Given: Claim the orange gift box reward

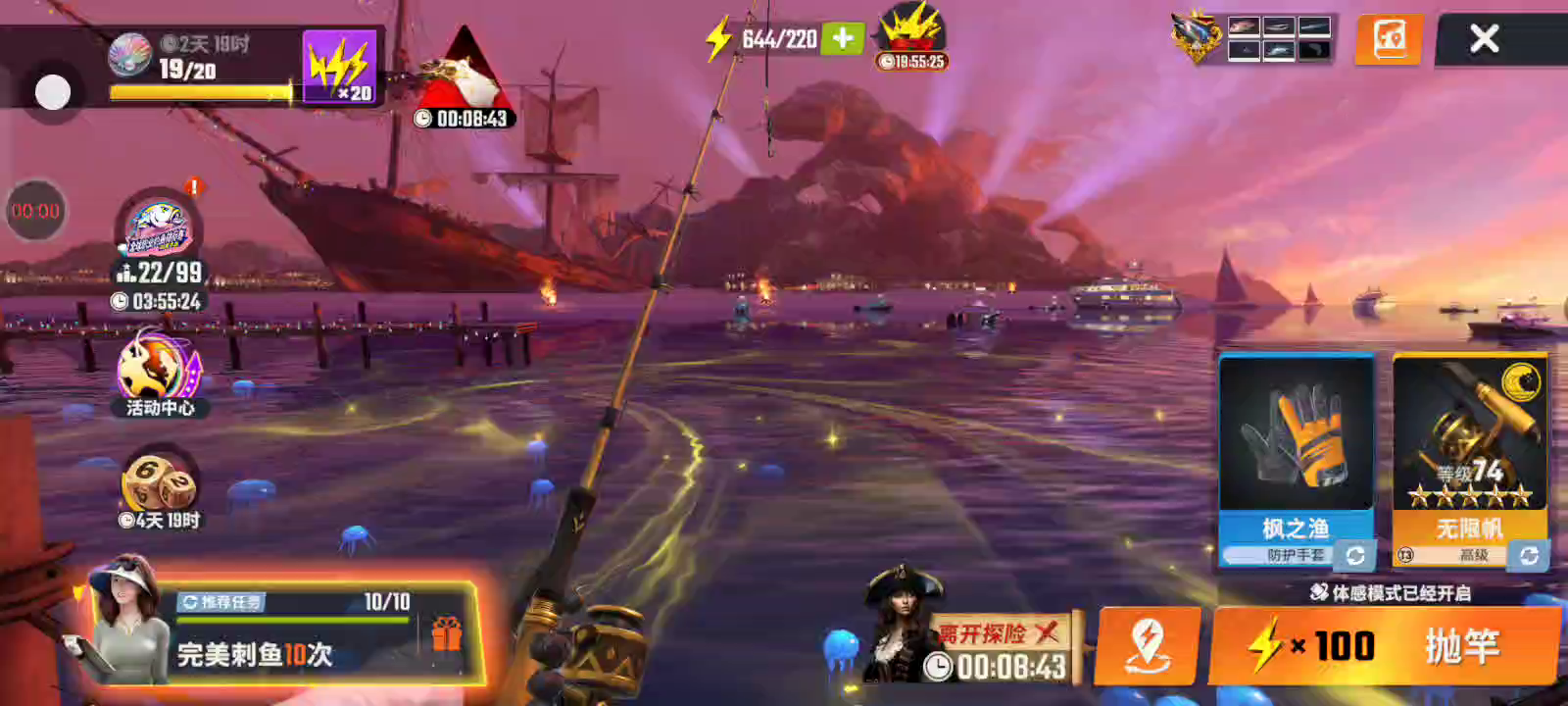Looking at the screenshot, I should pos(446,634).
